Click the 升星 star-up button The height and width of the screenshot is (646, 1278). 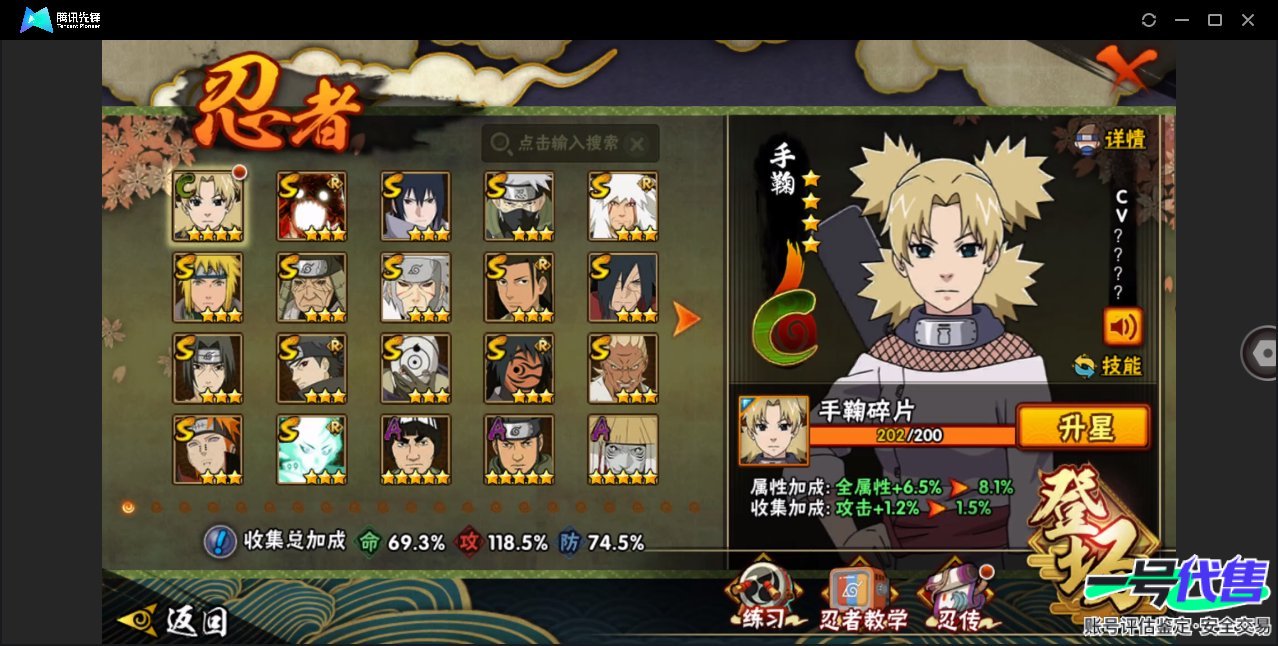(1083, 428)
